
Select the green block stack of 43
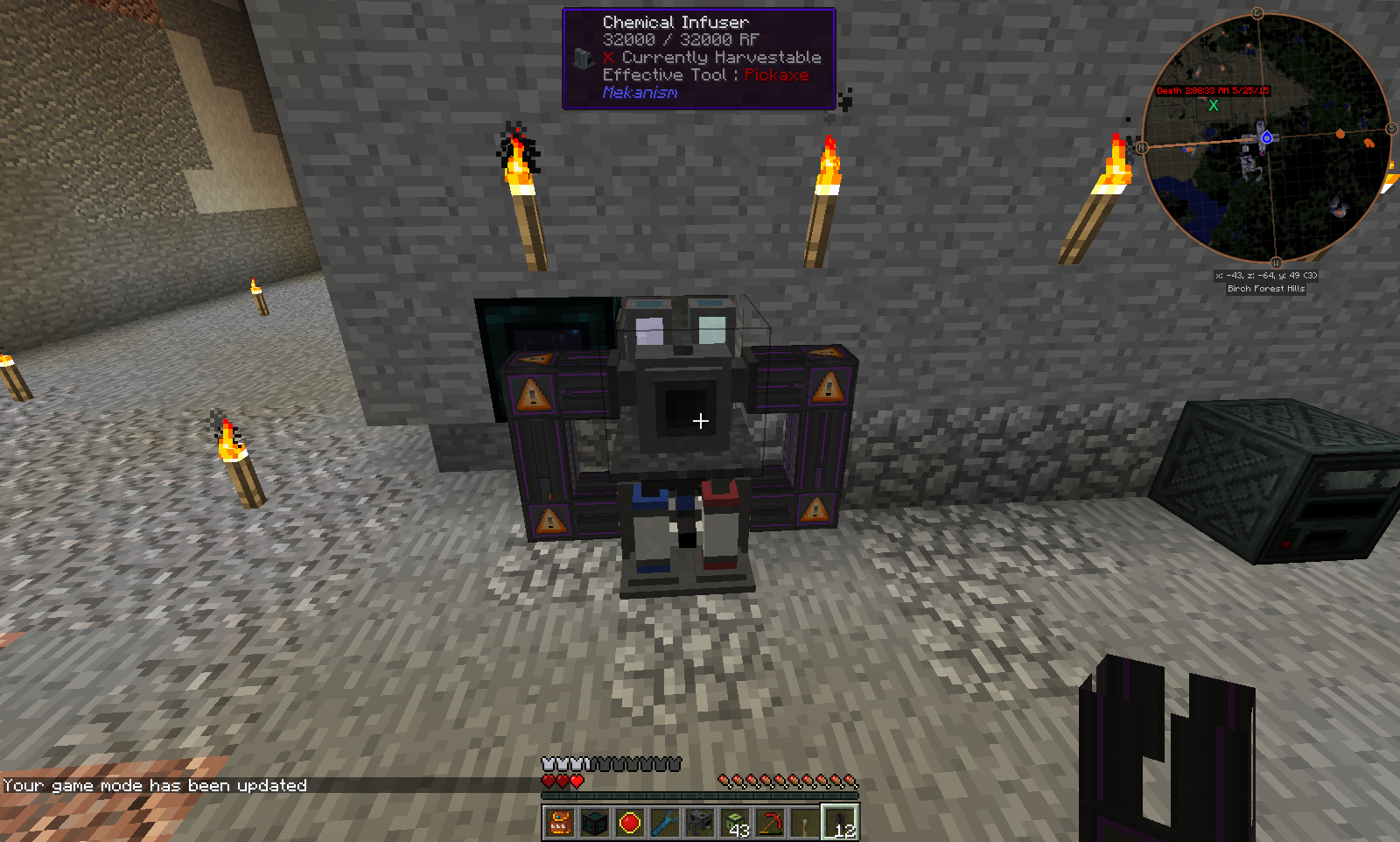(x=735, y=823)
